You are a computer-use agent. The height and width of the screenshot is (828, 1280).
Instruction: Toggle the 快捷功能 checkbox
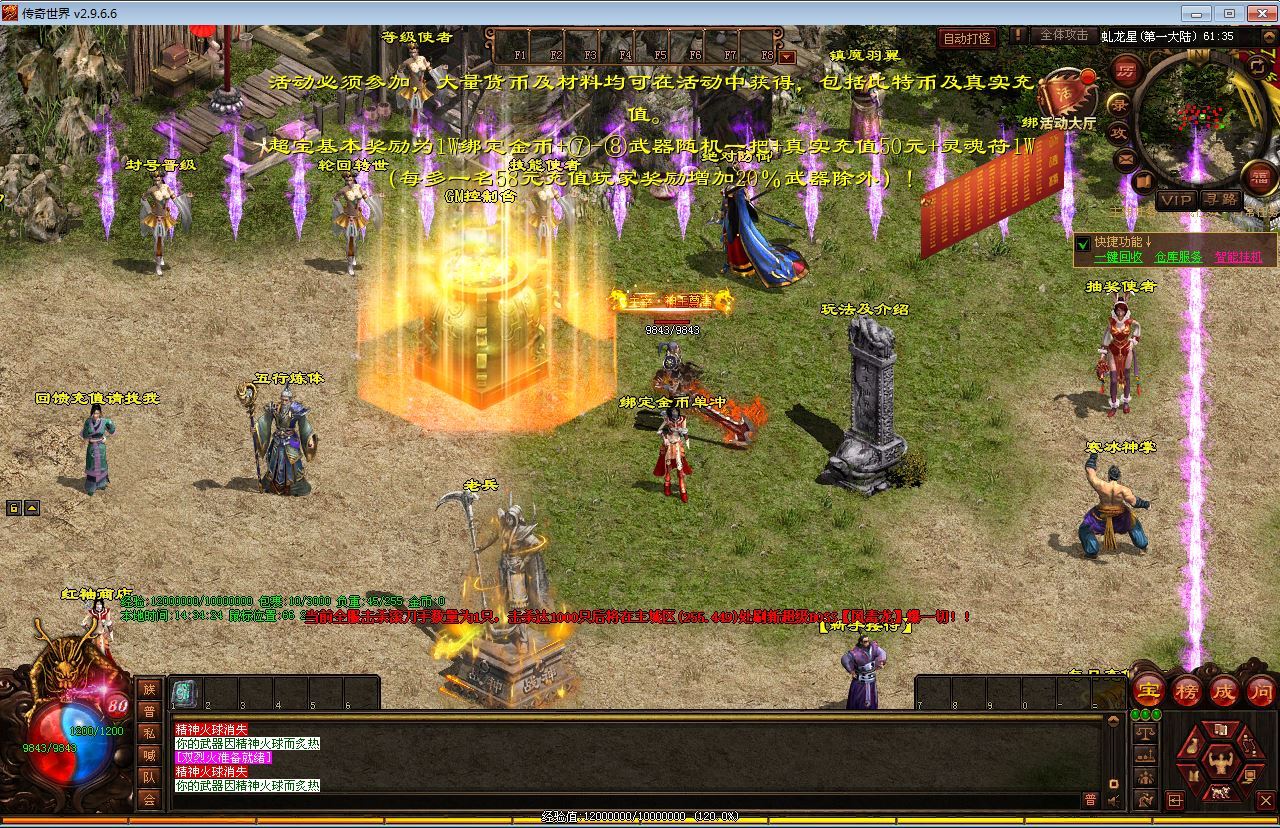click(x=1083, y=242)
